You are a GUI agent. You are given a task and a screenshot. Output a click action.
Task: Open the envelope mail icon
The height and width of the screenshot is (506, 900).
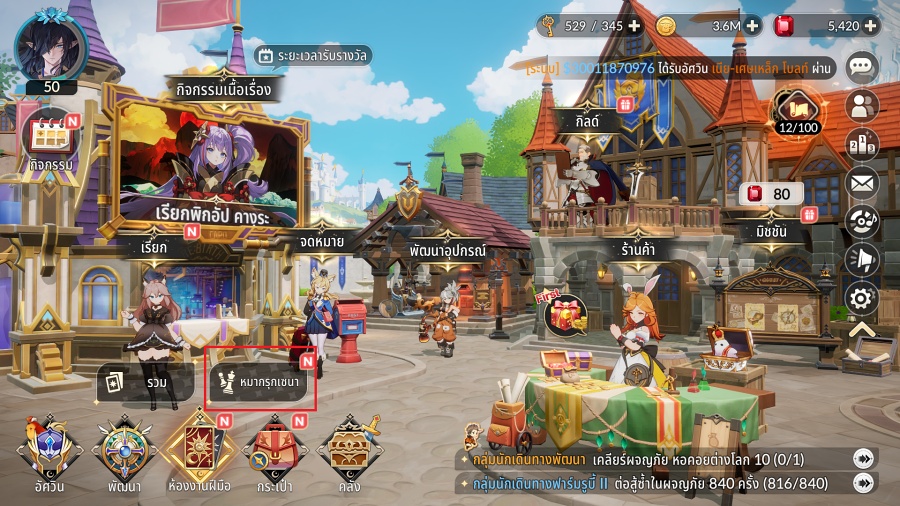[862, 183]
